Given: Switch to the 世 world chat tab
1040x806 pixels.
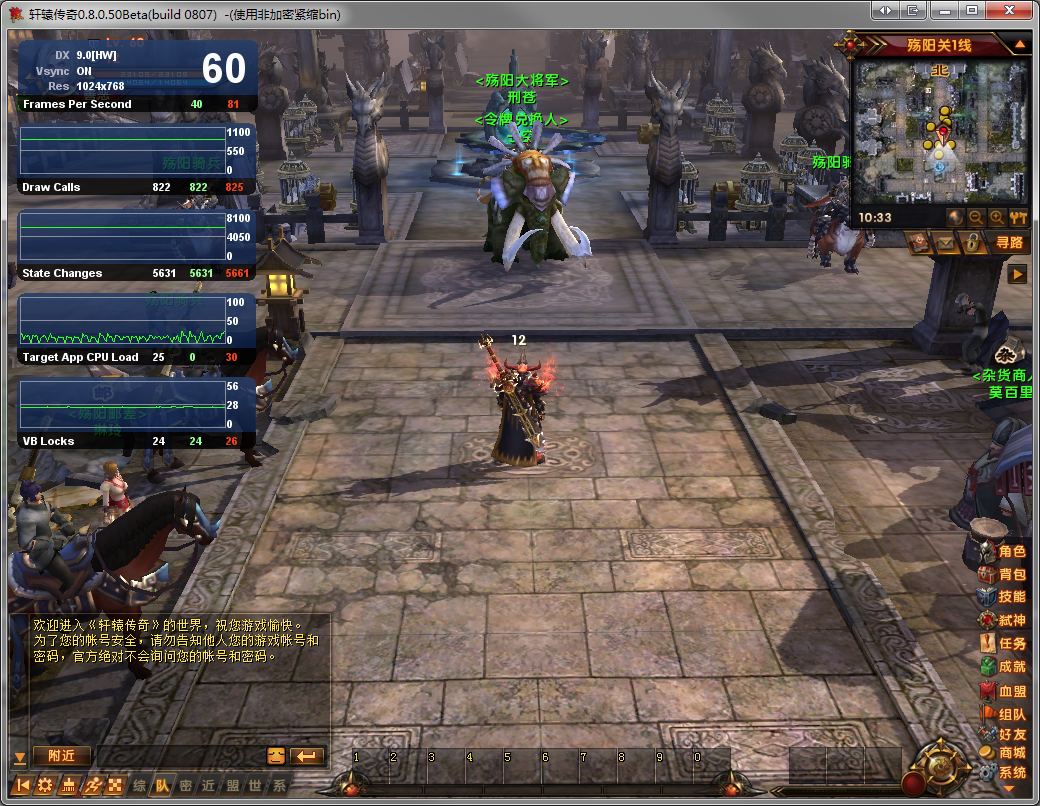Looking at the screenshot, I should [256, 785].
